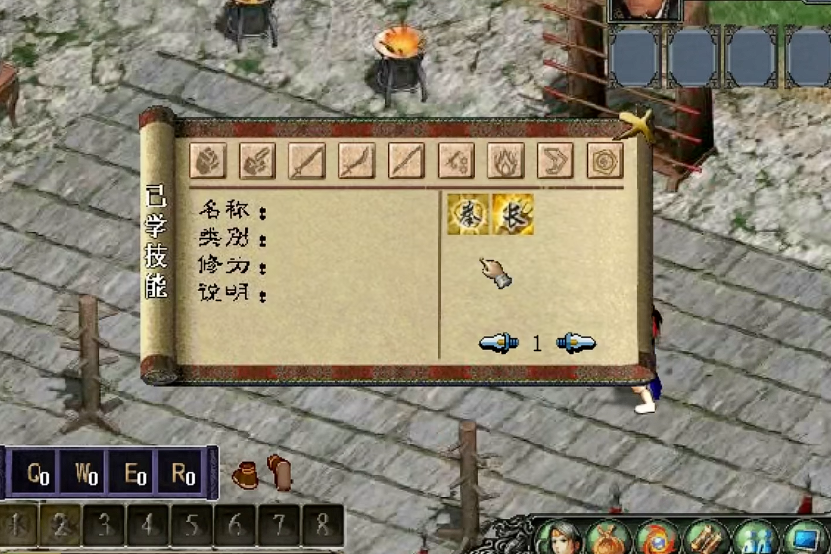Select the 拳 skill icon
831x554 pixels.
click(468, 215)
